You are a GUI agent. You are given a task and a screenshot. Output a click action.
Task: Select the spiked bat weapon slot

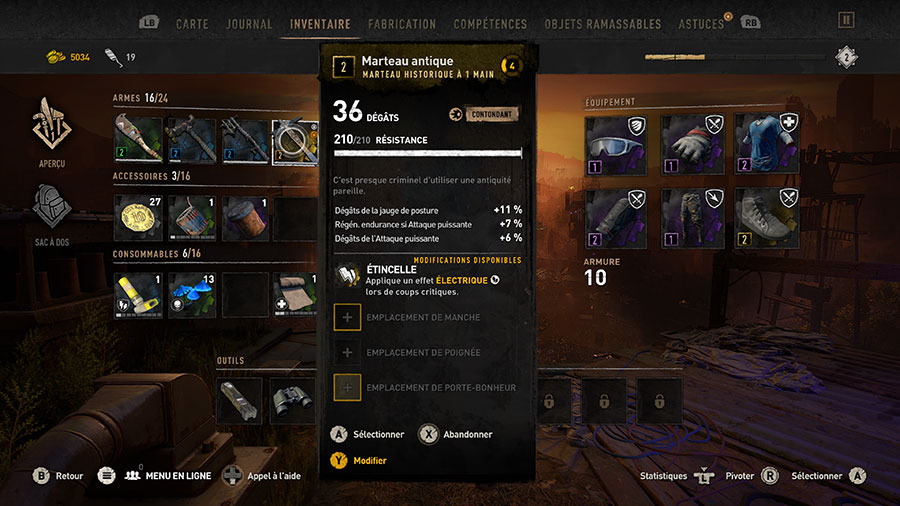pyautogui.click(x=138, y=140)
